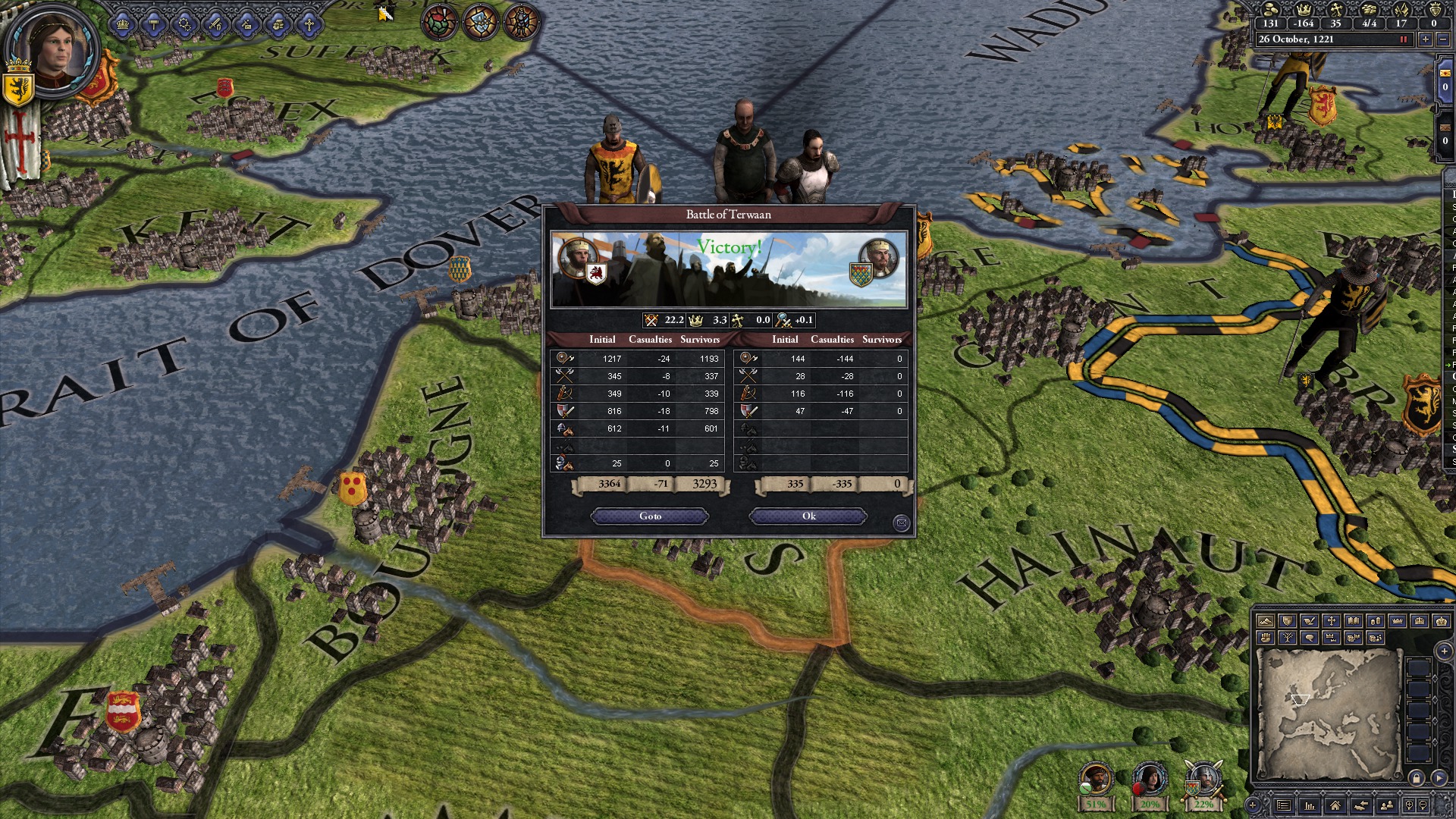Open the piety cross icon showing 35
Screen dimensions: 1456x819
point(1337,11)
